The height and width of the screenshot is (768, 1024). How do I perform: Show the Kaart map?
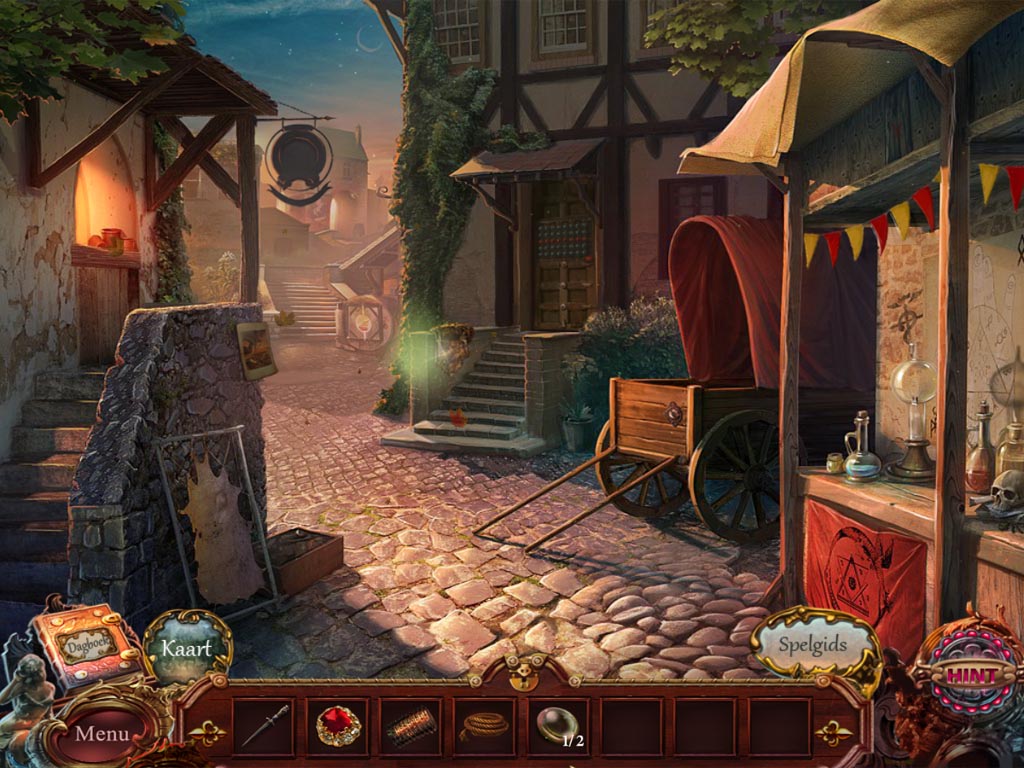[187, 647]
